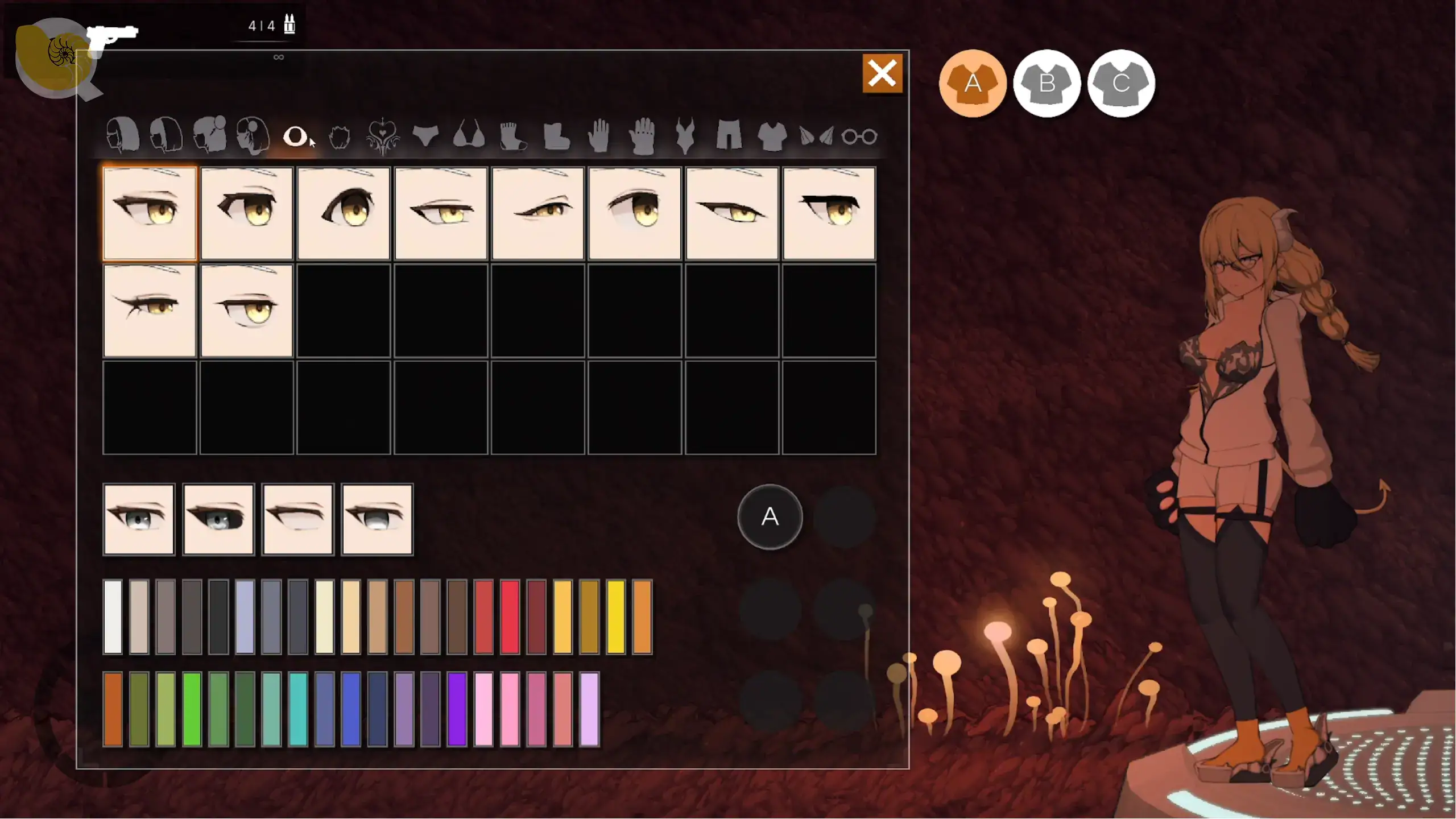This screenshot has height=819, width=1456.
Task: Open the t-shirt top category tab
Action: click(772, 136)
